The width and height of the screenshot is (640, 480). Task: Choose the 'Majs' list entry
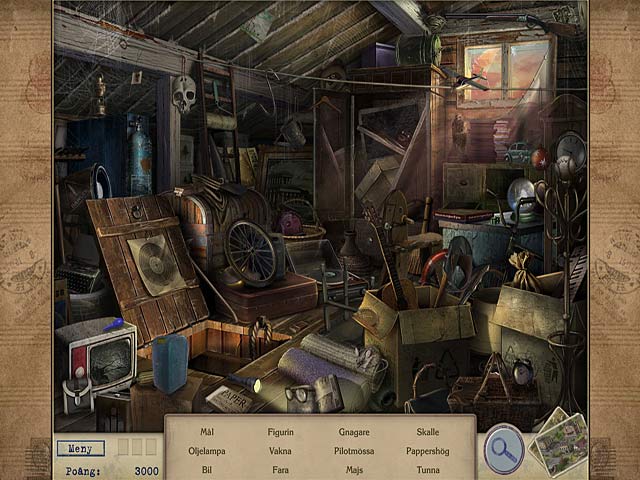click(x=354, y=469)
